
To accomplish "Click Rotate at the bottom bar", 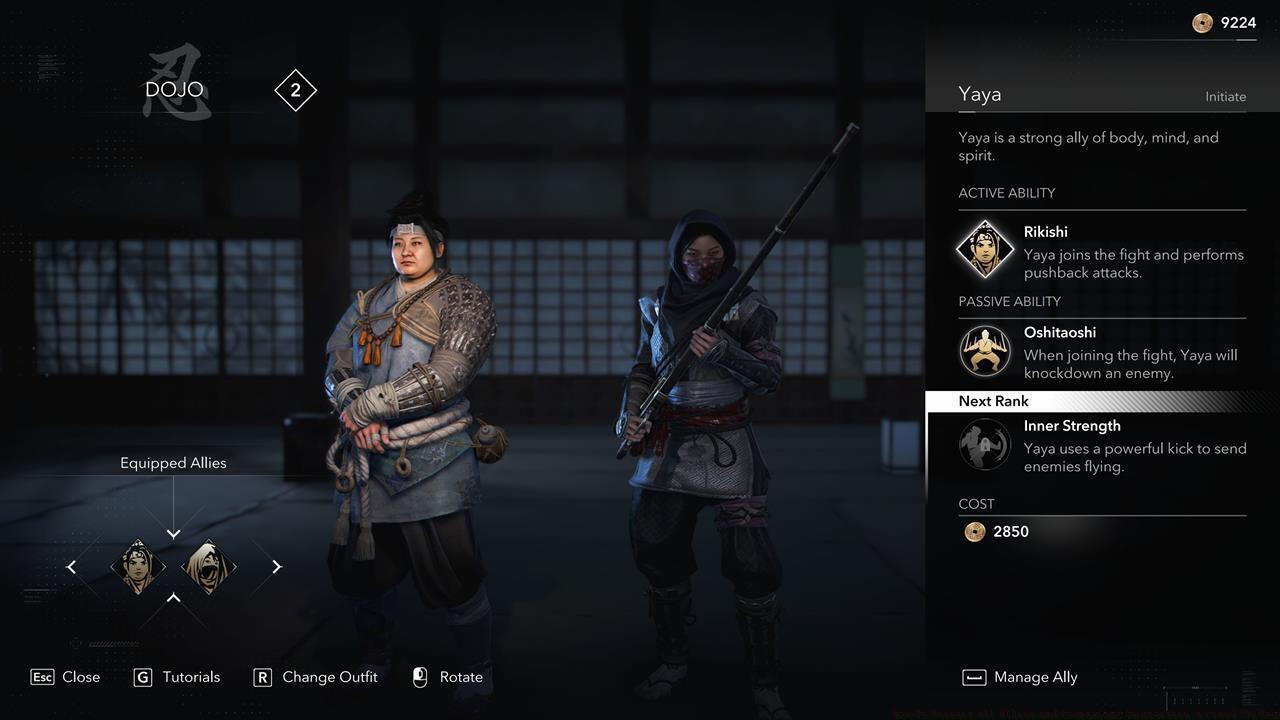I will (x=461, y=677).
